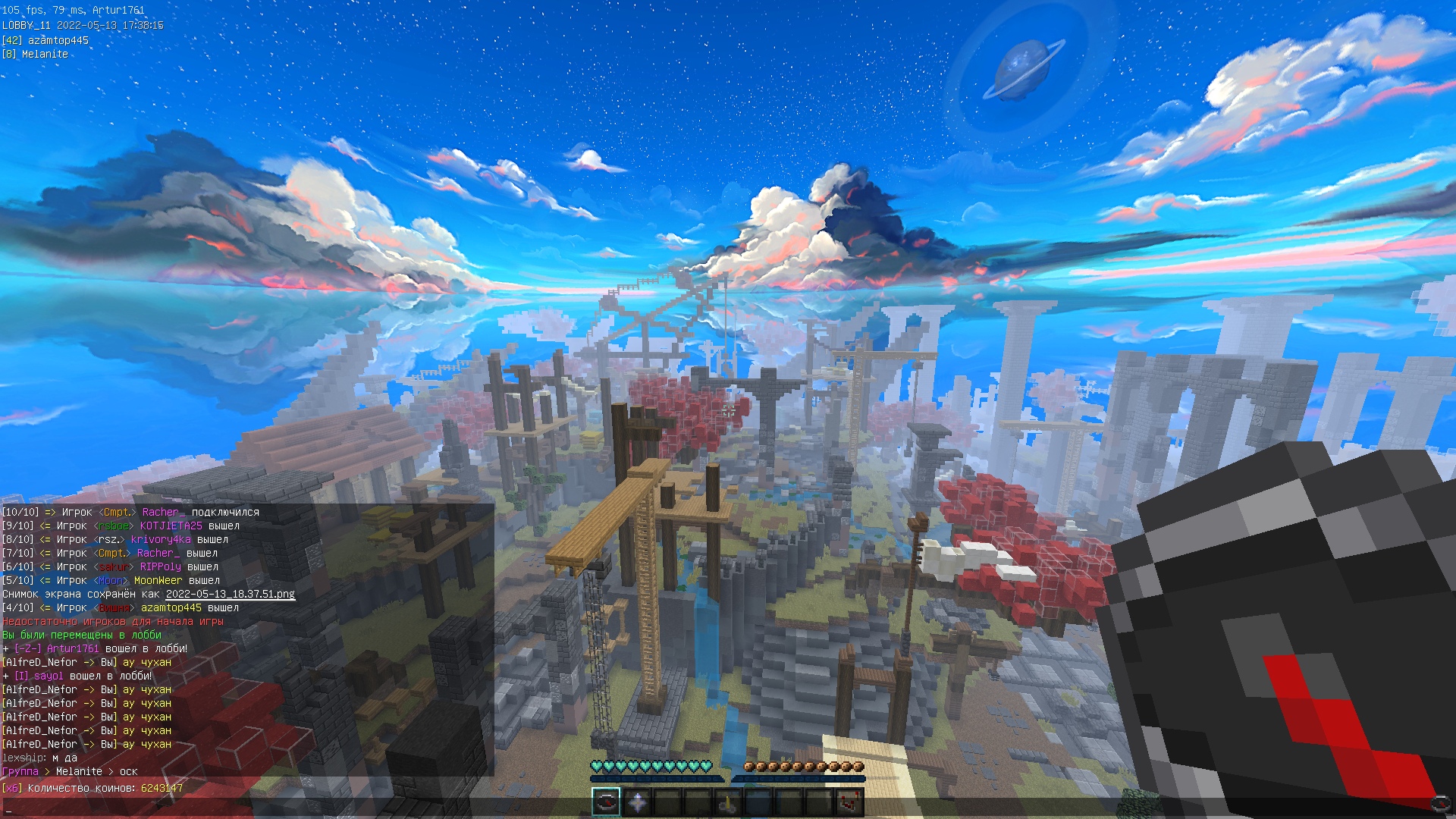Choose the lever item in the hotbar
Screen dimensions: 1456x819
(x=728, y=802)
